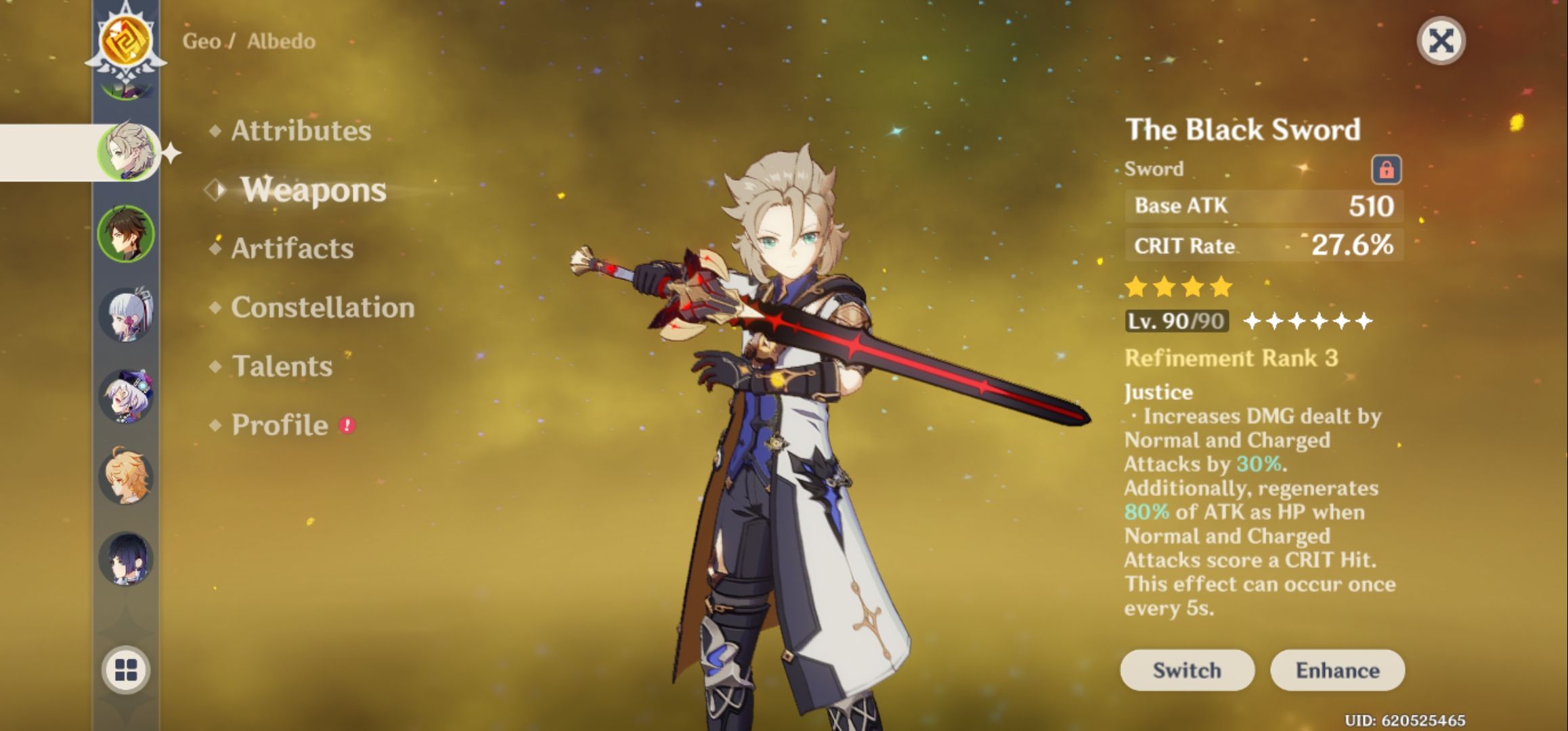Pick the purple-hat character portrait
Image resolution: width=1568 pixels, height=731 pixels.
click(126, 396)
